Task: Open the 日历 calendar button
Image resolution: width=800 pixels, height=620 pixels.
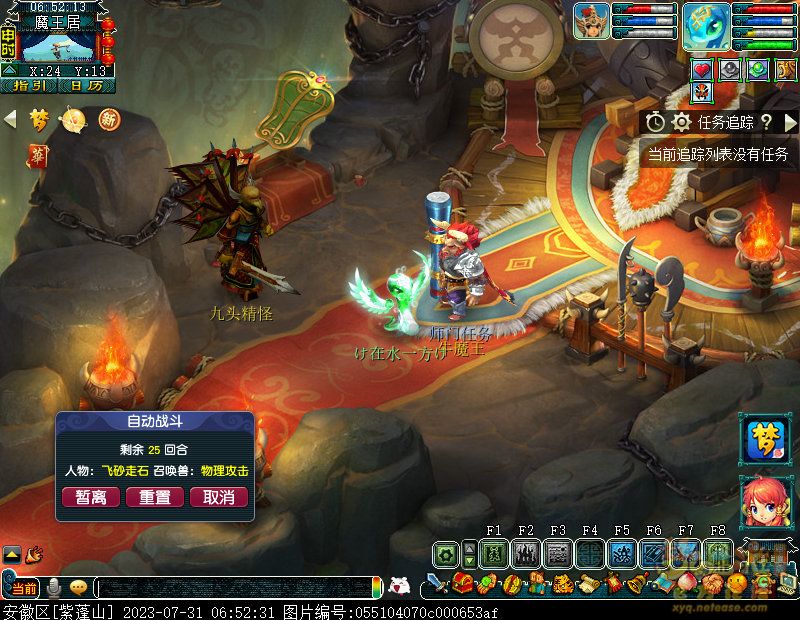Action: click(86, 86)
